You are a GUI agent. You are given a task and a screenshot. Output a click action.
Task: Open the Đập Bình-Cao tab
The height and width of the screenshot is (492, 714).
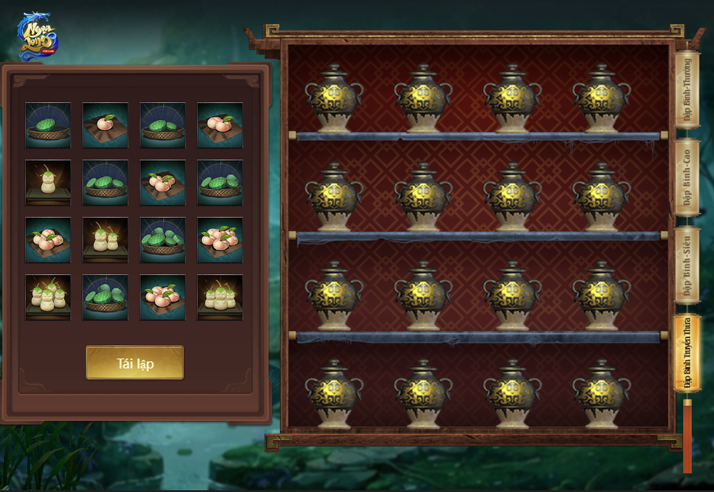click(x=687, y=179)
